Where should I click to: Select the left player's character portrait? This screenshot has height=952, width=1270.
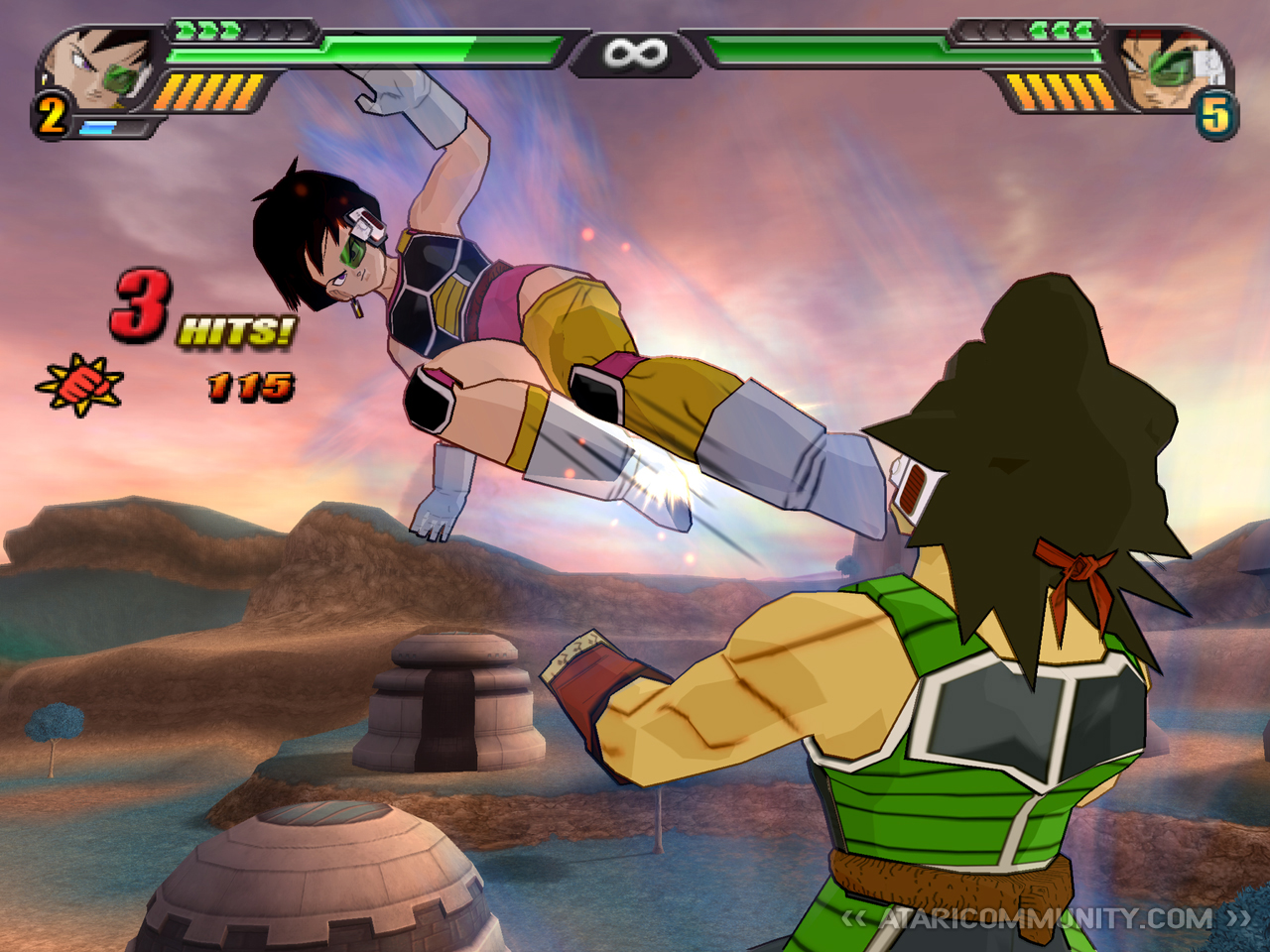click(x=99, y=69)
